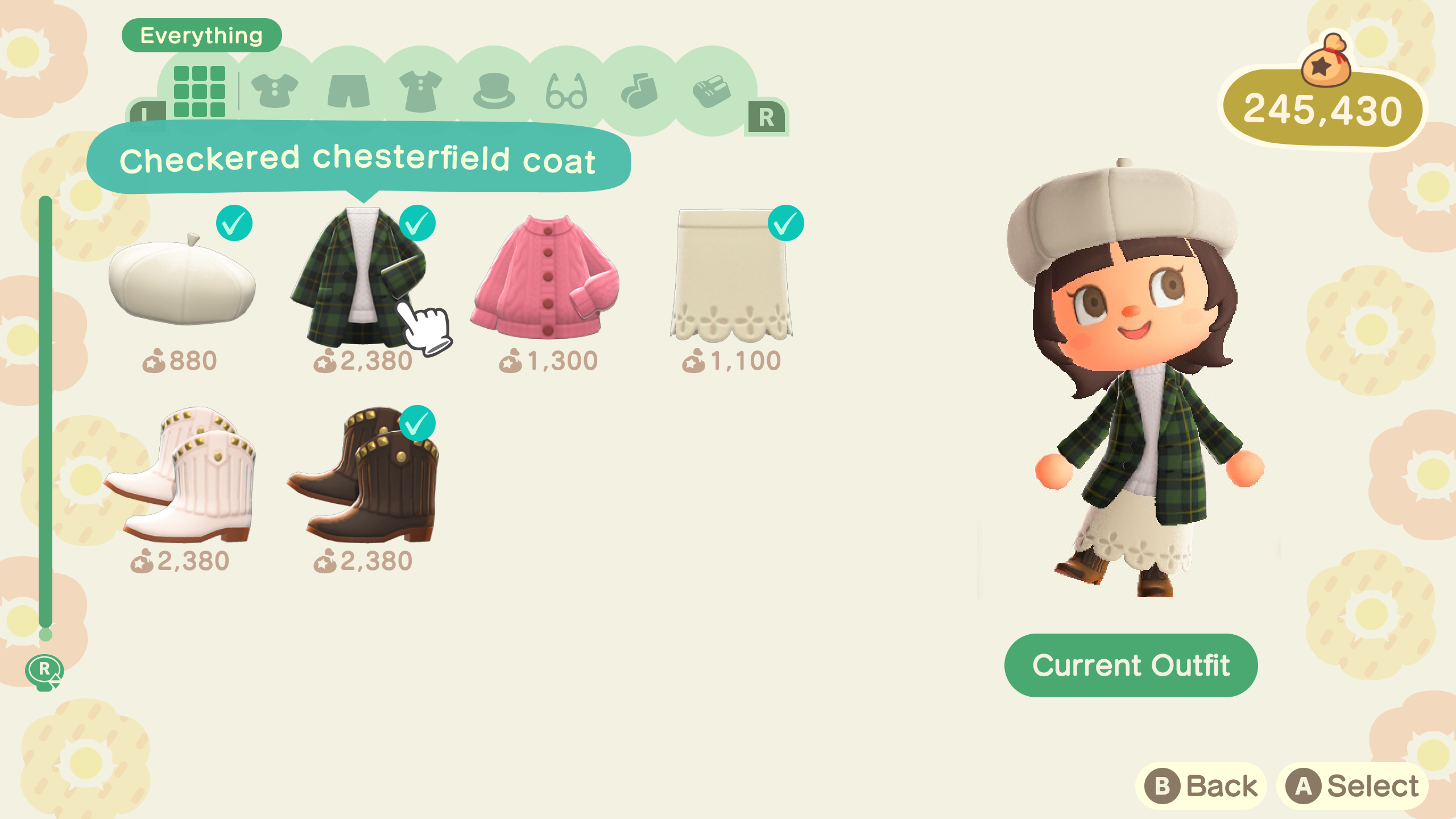This screenshot has height=819, width=1456.
Task: Switch to the Everything grid tab
Action: 199,91
